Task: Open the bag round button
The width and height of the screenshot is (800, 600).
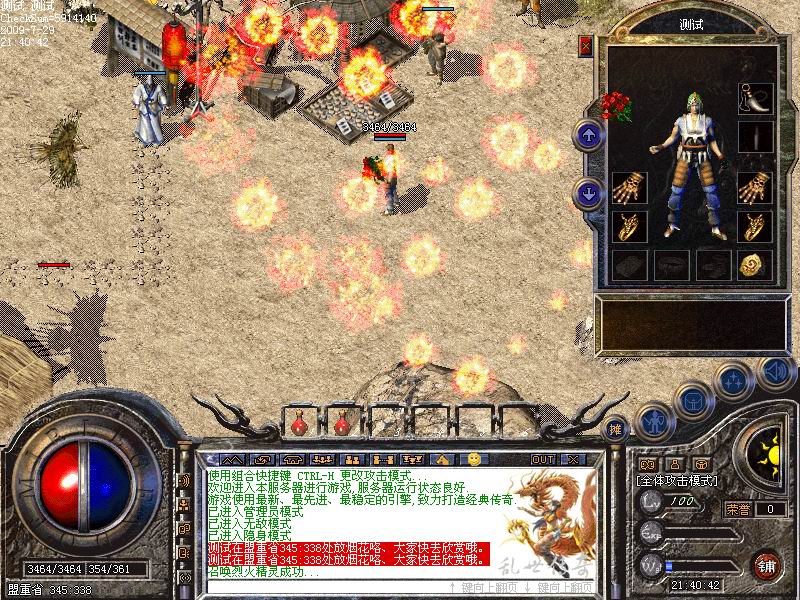Action: (692, 402)
